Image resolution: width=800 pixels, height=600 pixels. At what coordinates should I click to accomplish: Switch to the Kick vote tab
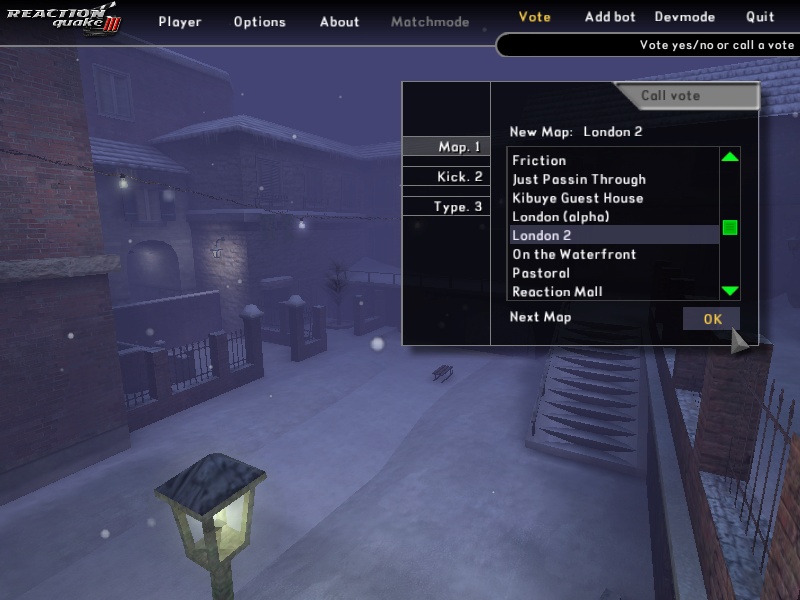446,177
